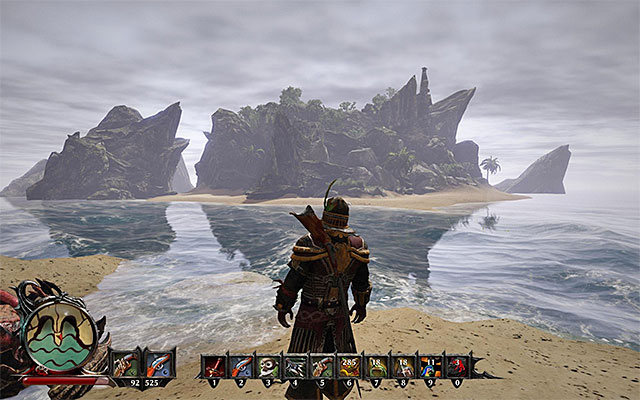
Task: Choose the hotbar slot 4 weapon icon
Action: [x=295, y=367]
